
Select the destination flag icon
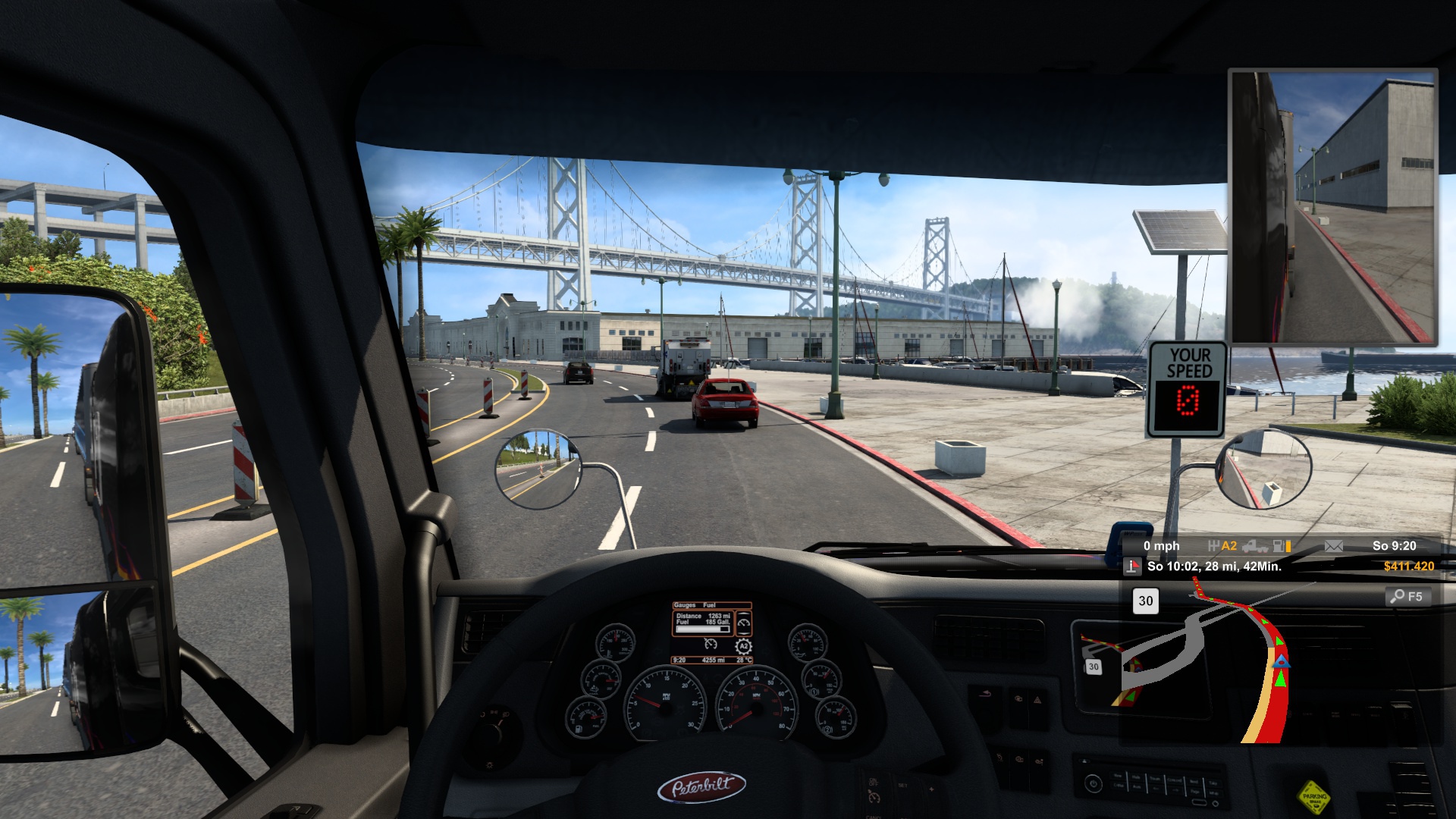coord(1132,566)
